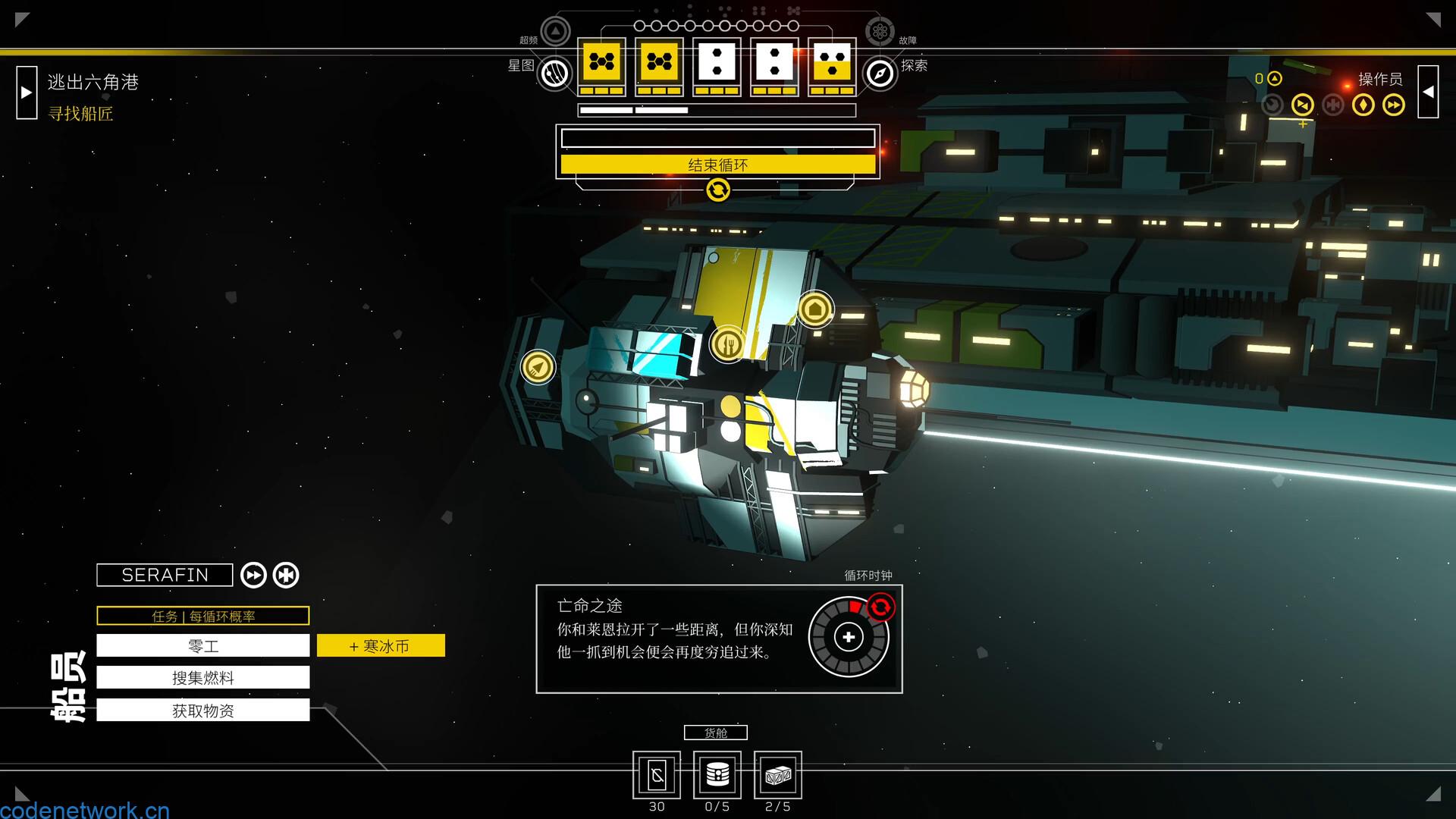
Task: Click the supplies icon showing 0/5
Action: [716, 775]
